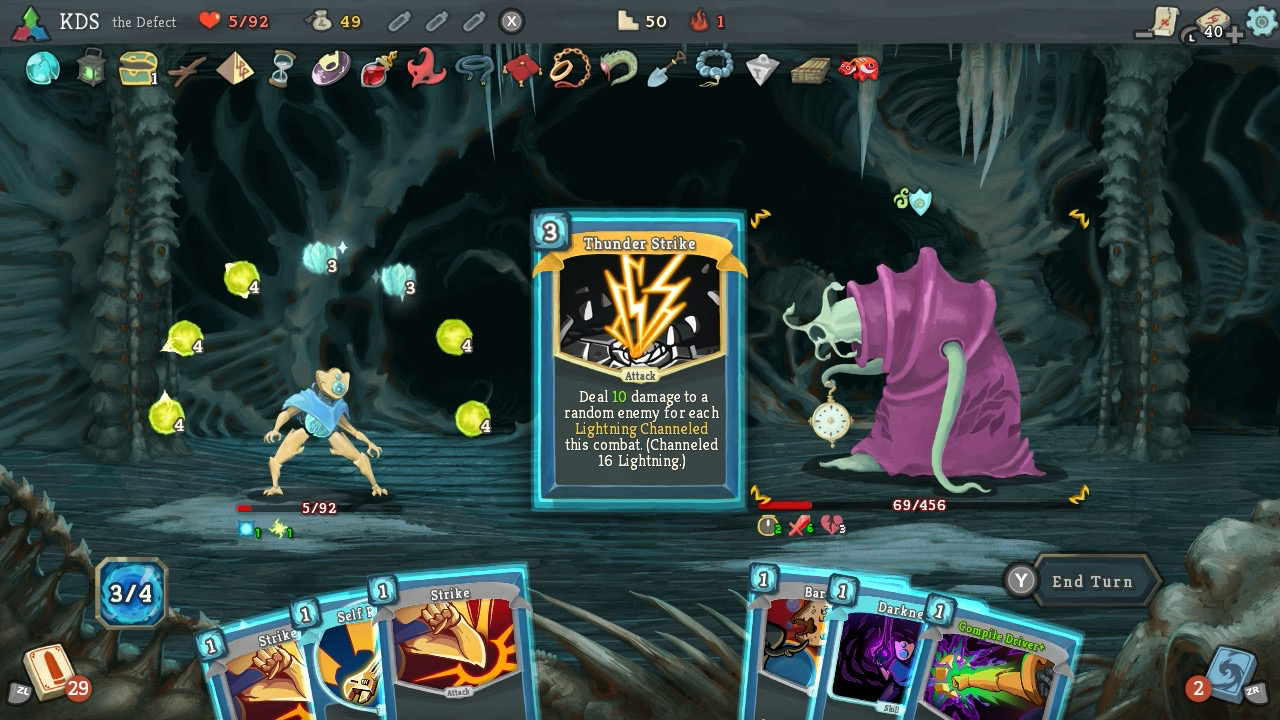1280x720 pixels.
Task: Inspect the Cracked Core orb relic
Action: 42,68
